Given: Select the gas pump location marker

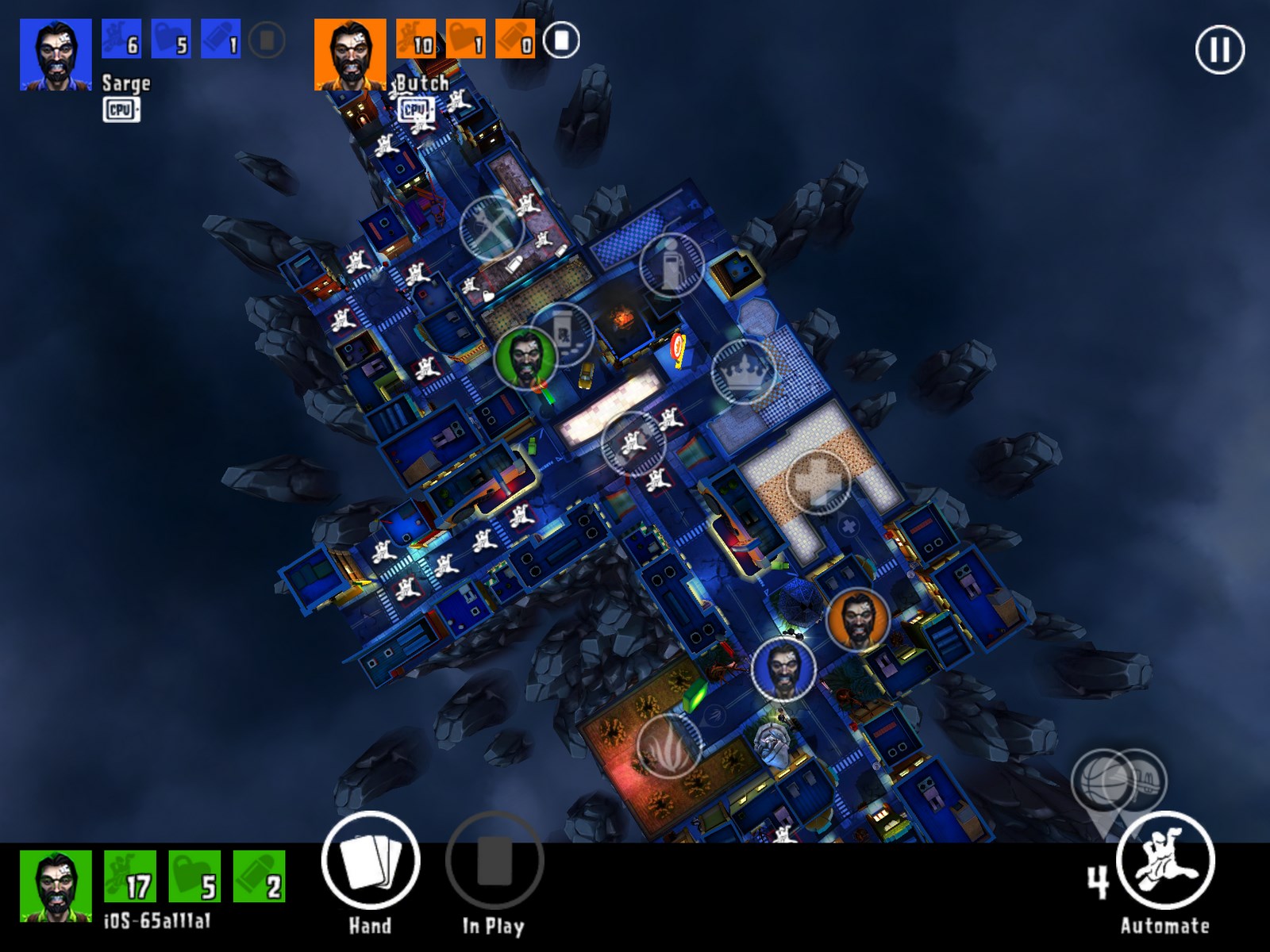Looking at the screenshot, I should pyautogui.click(x=672, y=264).
